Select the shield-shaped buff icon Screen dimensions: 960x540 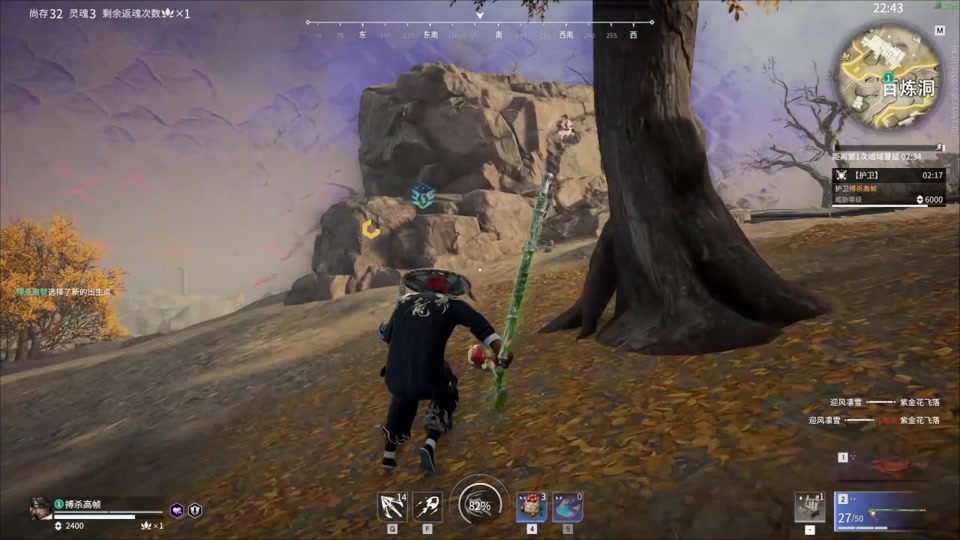pyautogui.click(x=195, y=510)
